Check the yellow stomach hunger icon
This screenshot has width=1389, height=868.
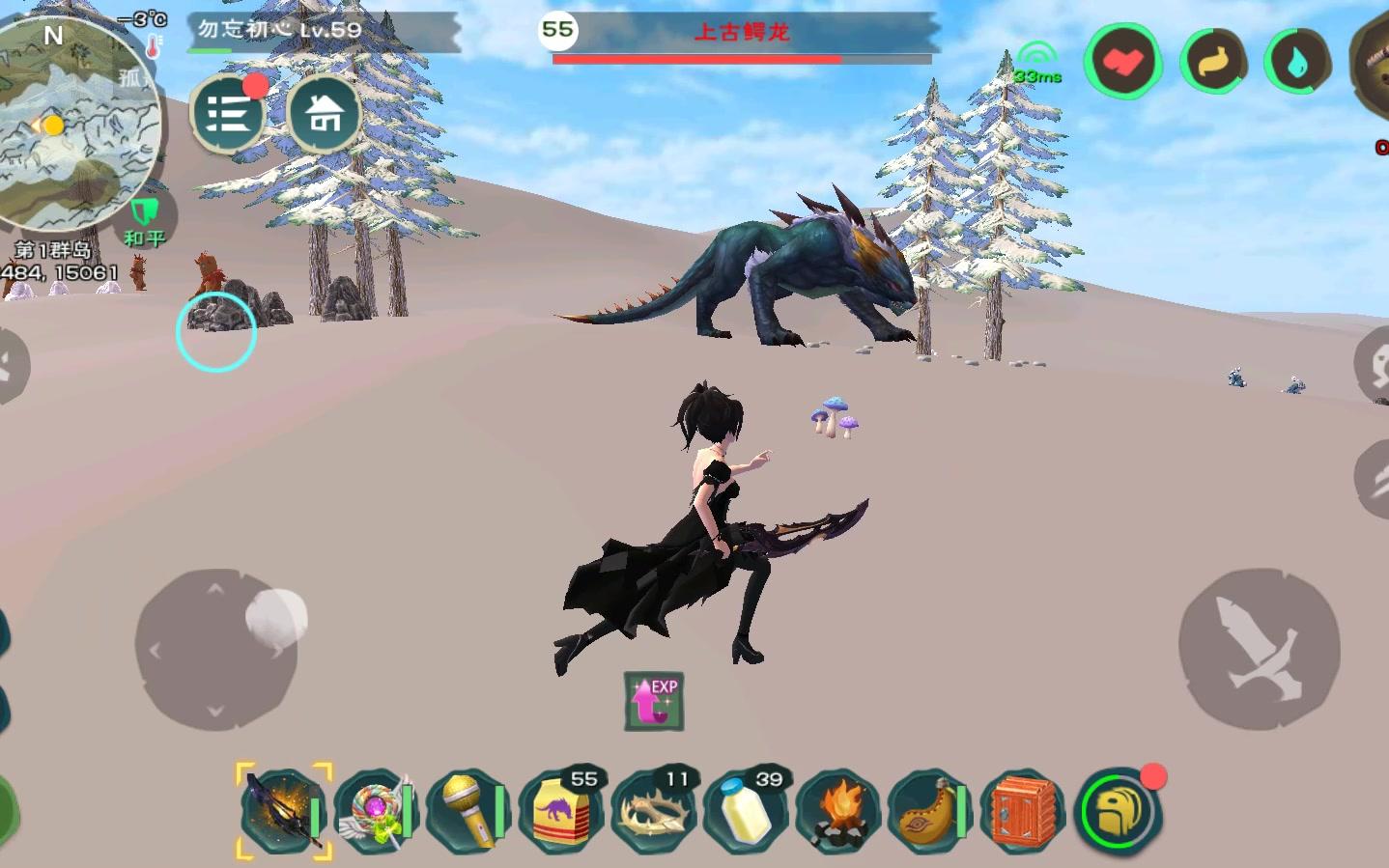(1211, 63)
